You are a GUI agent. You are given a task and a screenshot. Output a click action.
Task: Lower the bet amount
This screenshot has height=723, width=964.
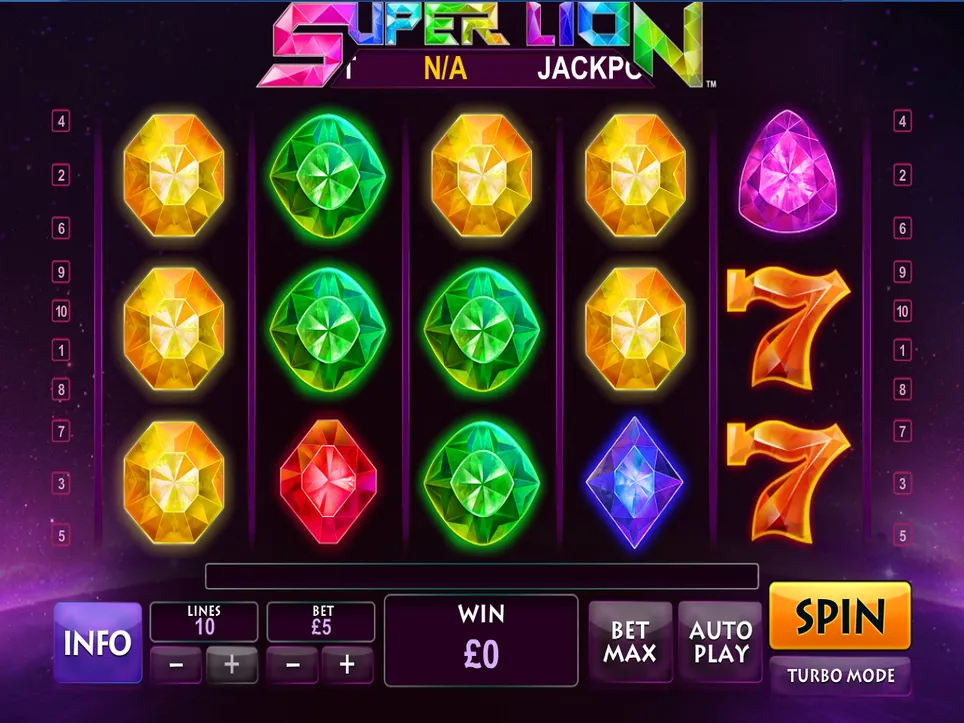[x=292, y=664]
